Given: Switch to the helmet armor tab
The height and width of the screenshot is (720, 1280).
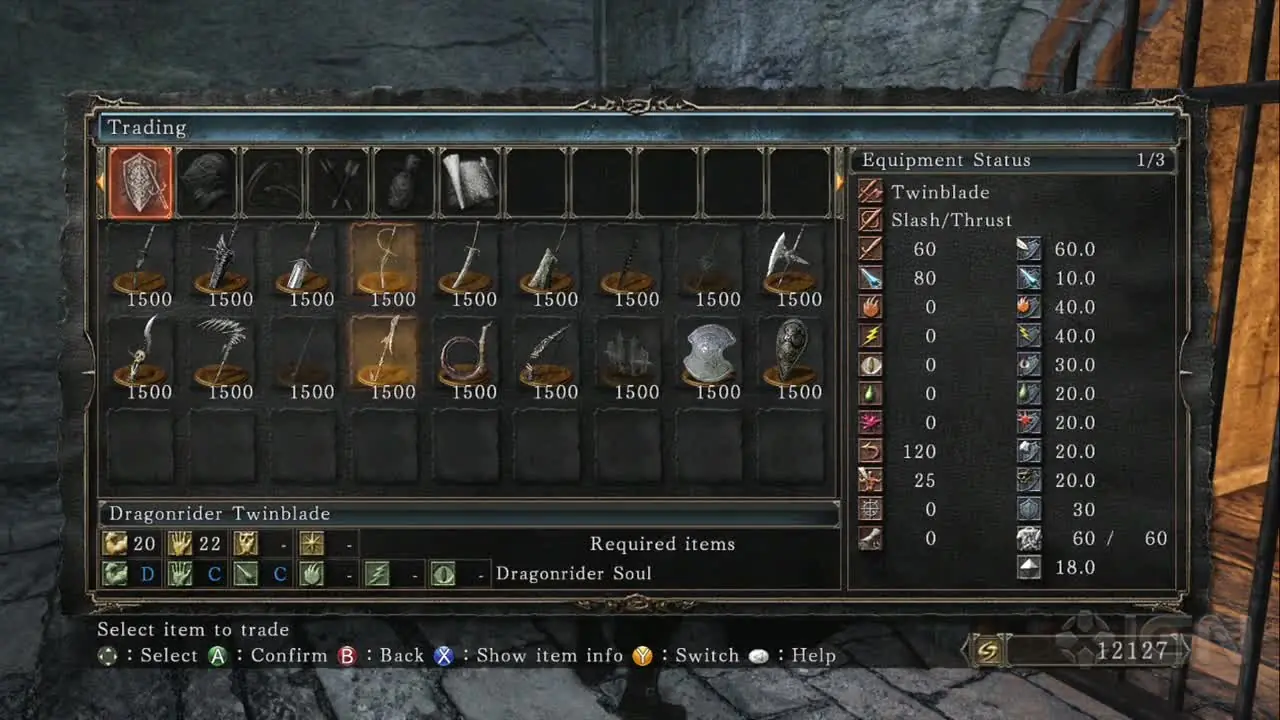Looking at the screenshot, I should (x=206, y=182).
